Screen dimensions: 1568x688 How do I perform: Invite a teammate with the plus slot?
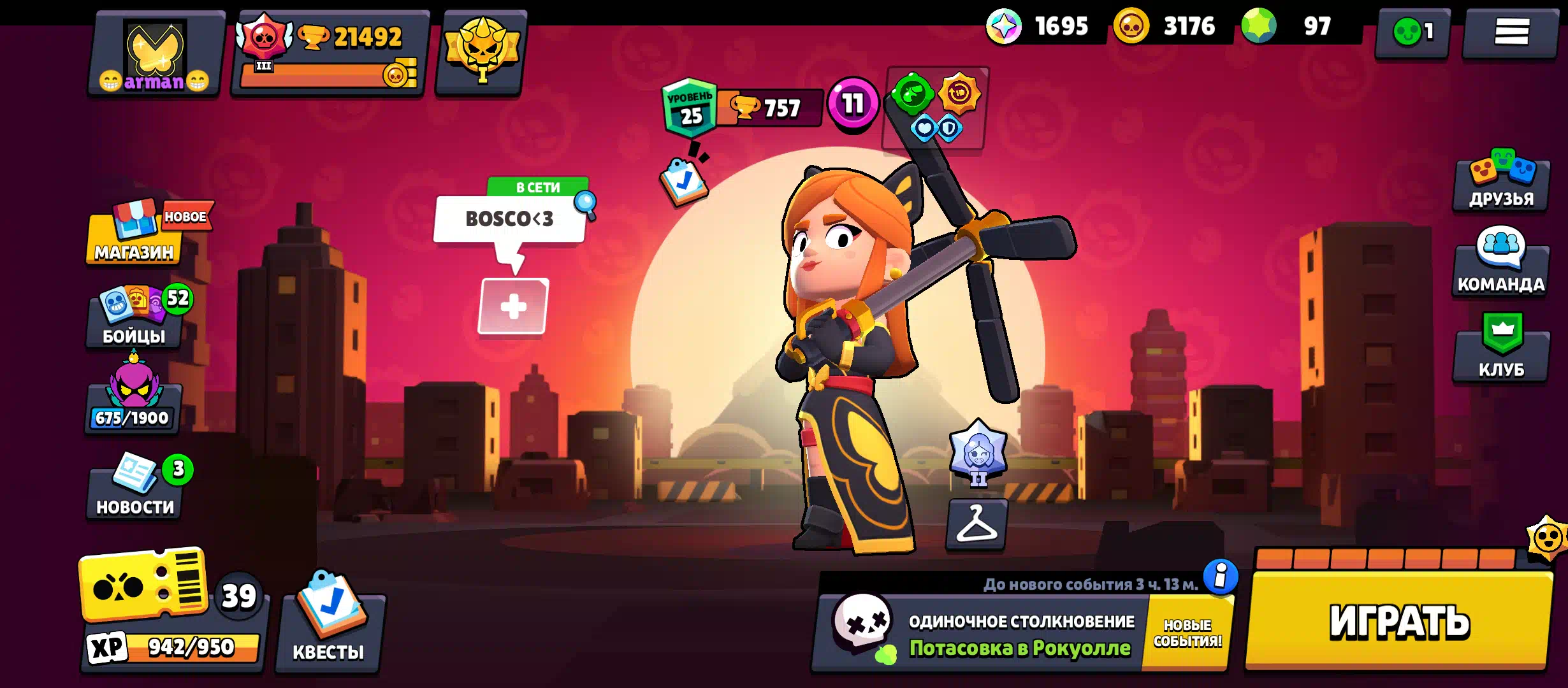click(x=513, y=306)
